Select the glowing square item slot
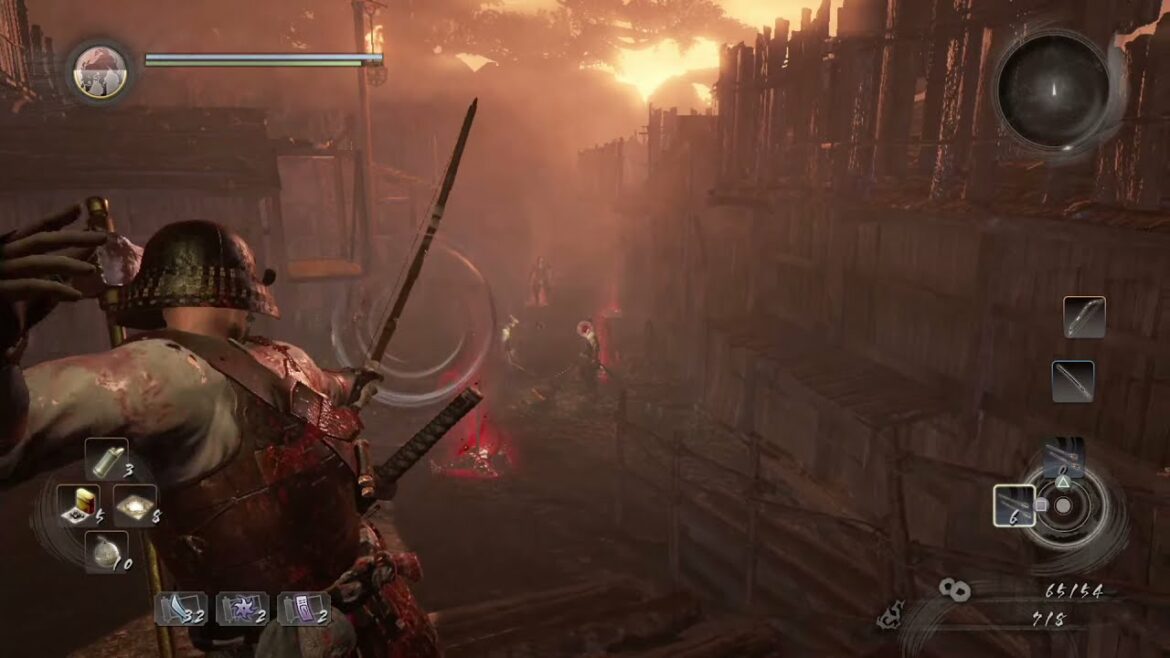This screenshot has width=1170, height=658. [134, 505]
